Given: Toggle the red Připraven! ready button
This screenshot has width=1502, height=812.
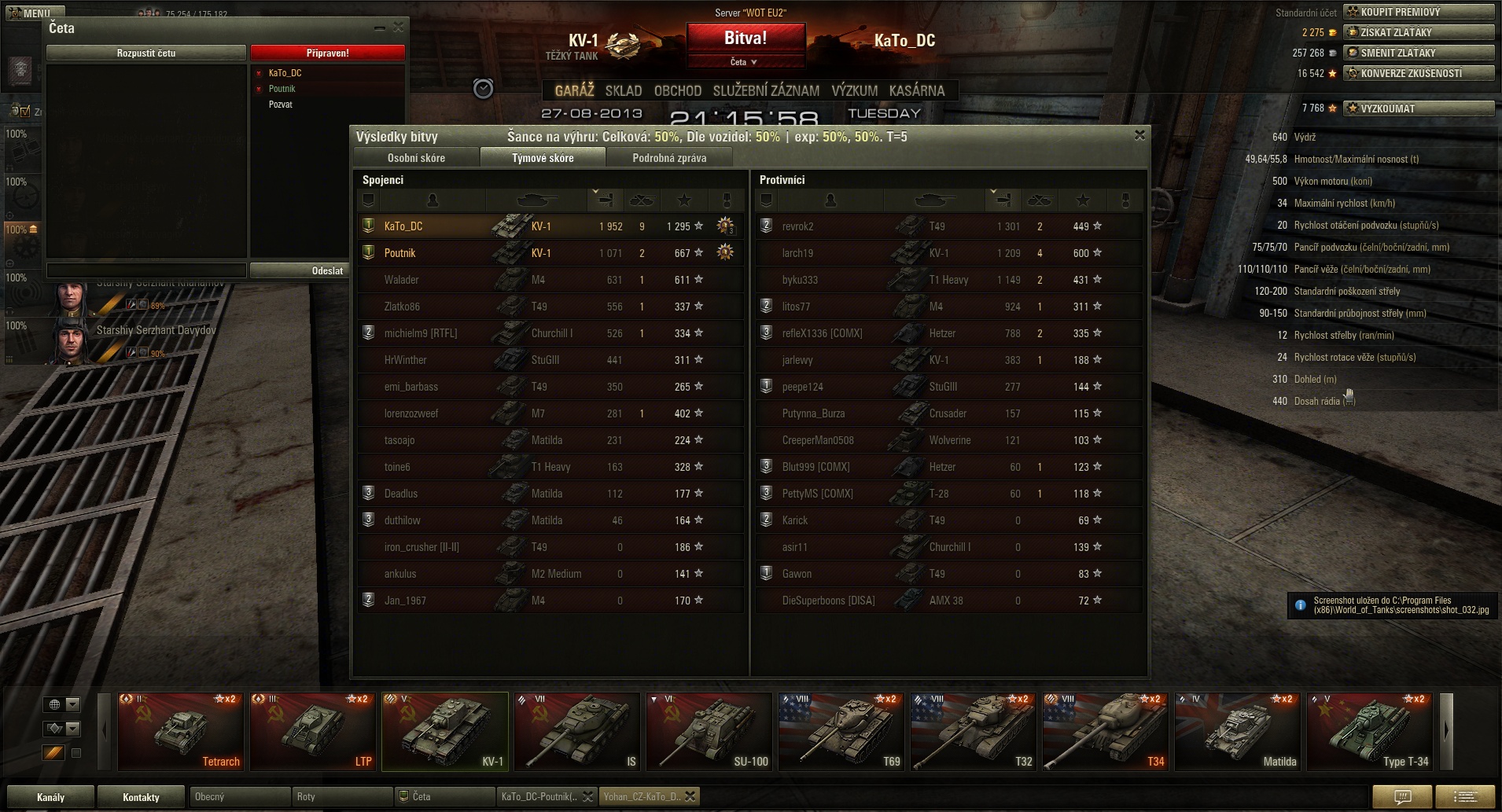Looking at the screenshot, I should 327,53.
